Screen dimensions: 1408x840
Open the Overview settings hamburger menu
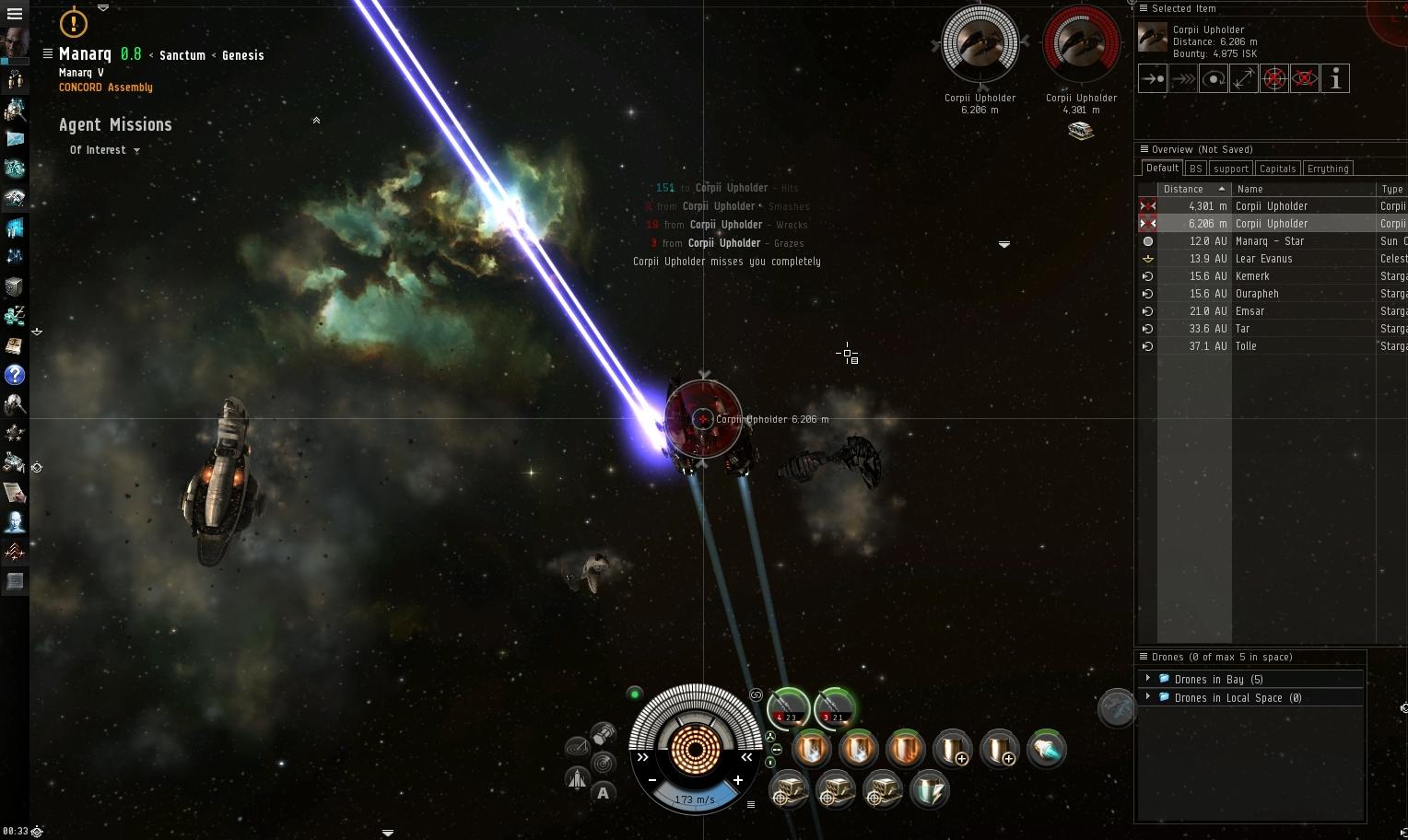(1144, 148)
